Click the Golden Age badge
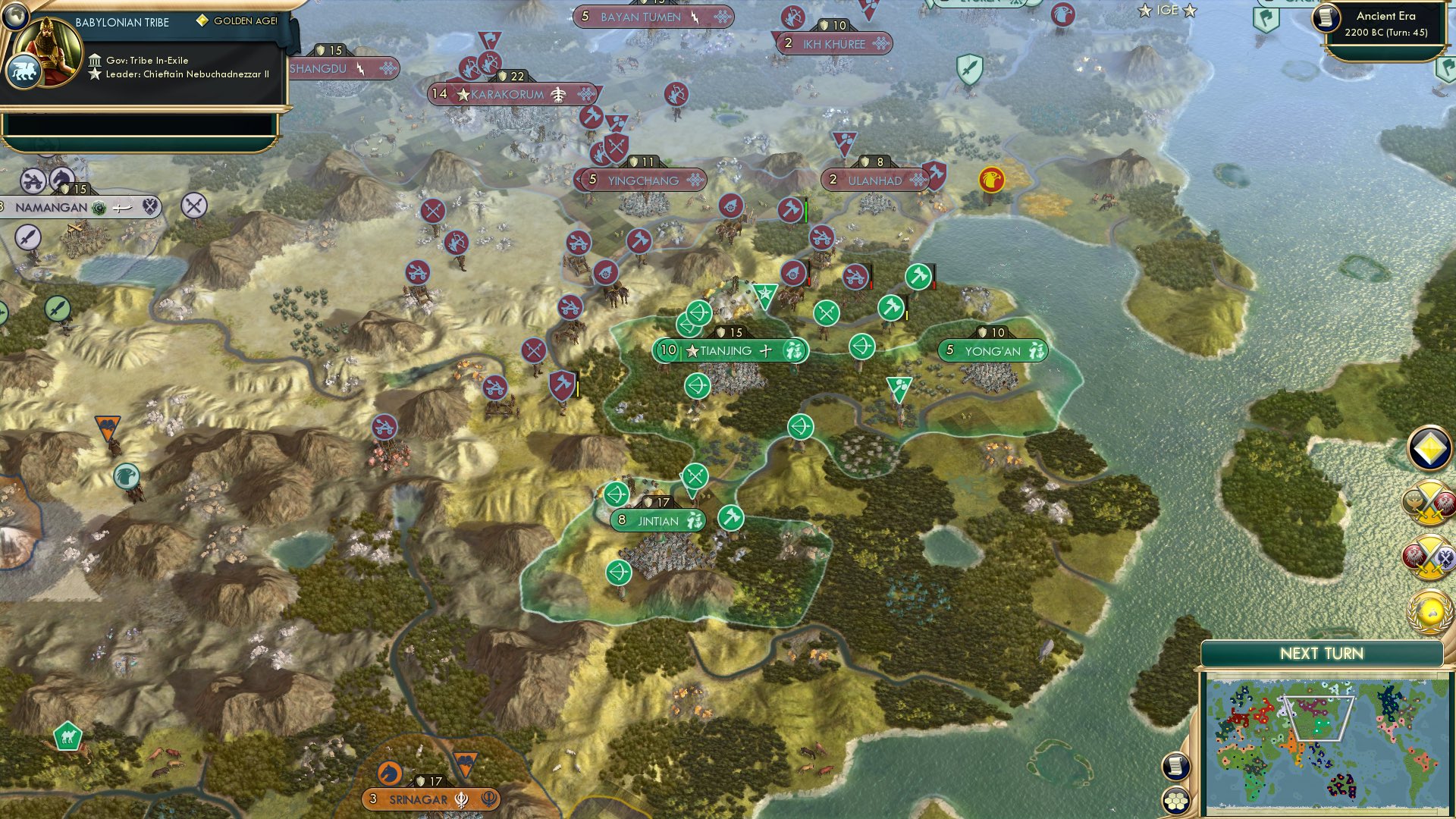Image resolution: width=1456 pixels, height=819 pixels. point(201,20)
